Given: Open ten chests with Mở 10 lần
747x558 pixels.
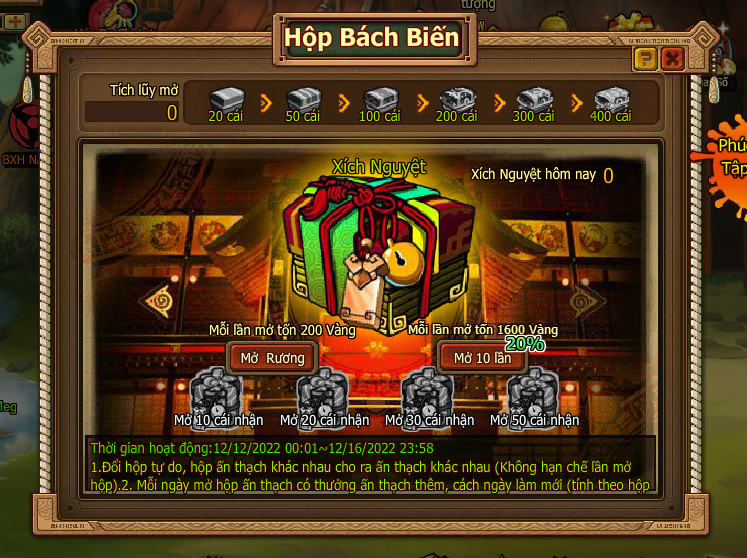Looking at the screenshot, I should tap(482, 358).
